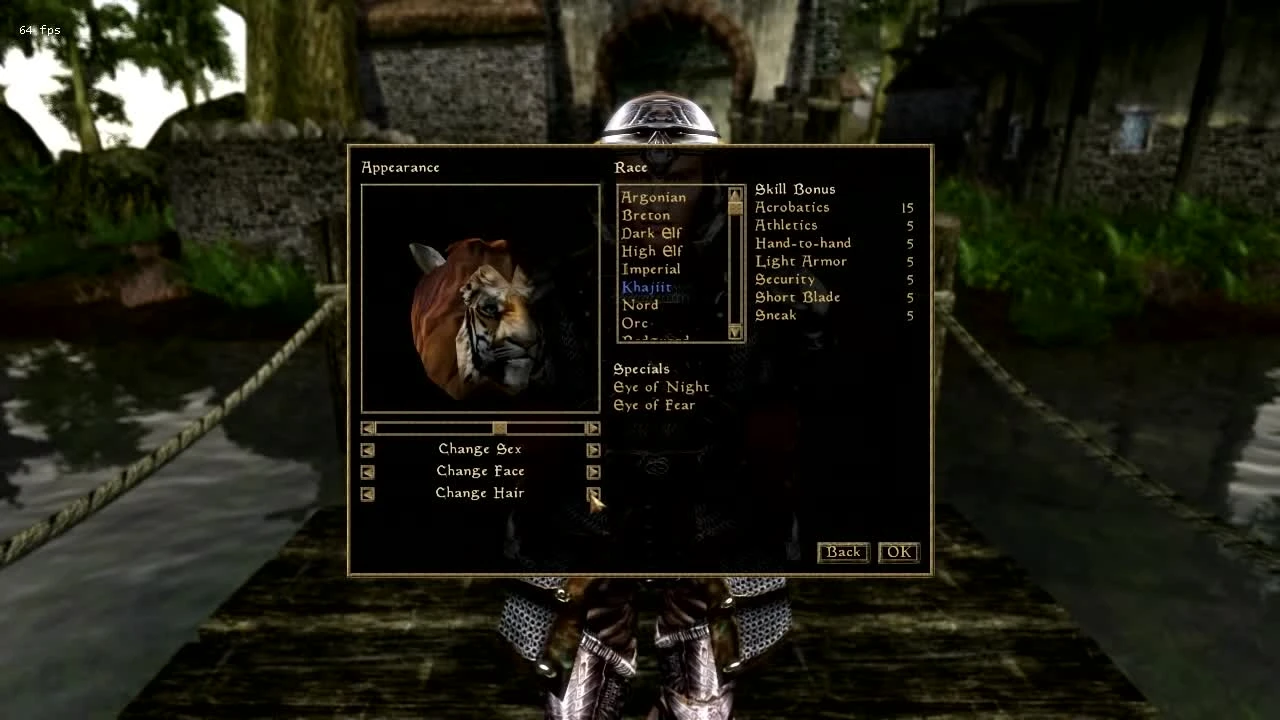Click the up arrow on the race list scrollbar
1280x720 pixels.
tap(733, 194)
